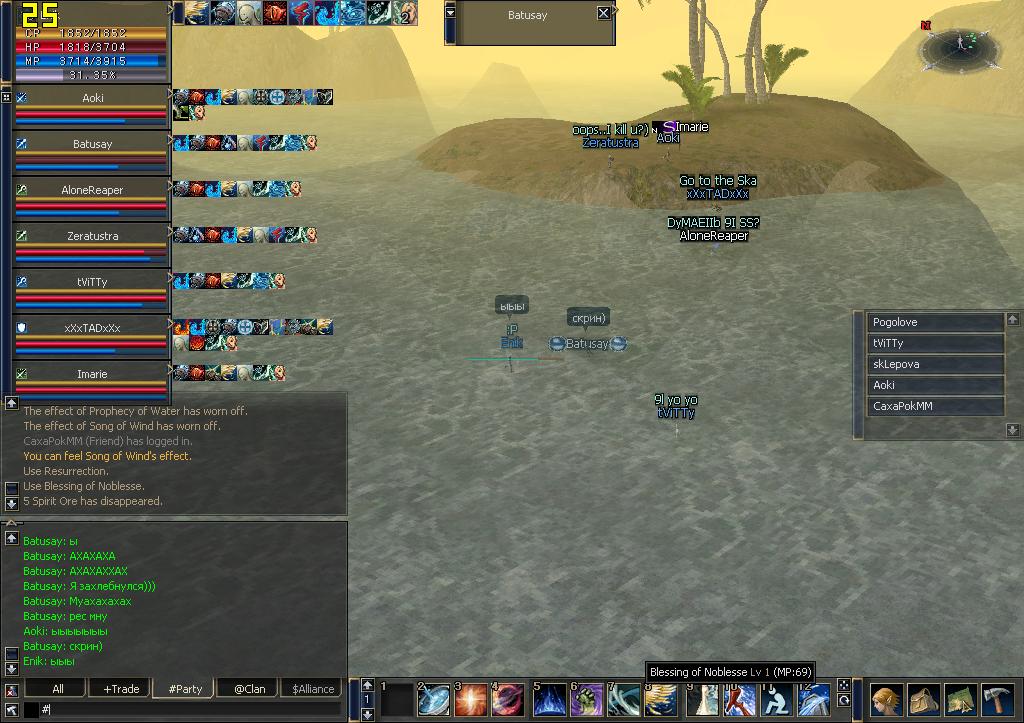The height and width of the screenshot is (723, 1024).
Task: Select party member Zeratustra's frame
Action: [x=92, y=236]
